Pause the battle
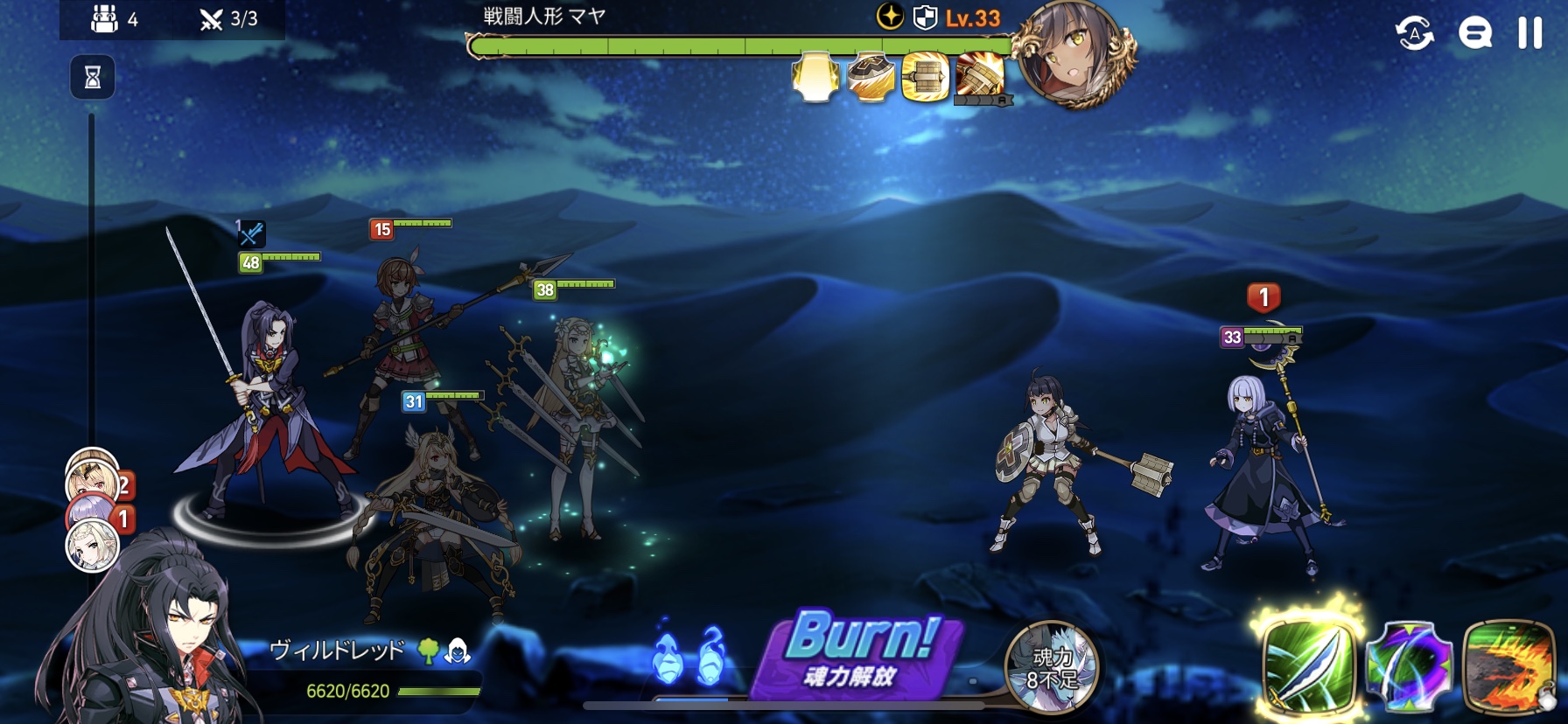The image size is (1568, 724). point(1529,33)
